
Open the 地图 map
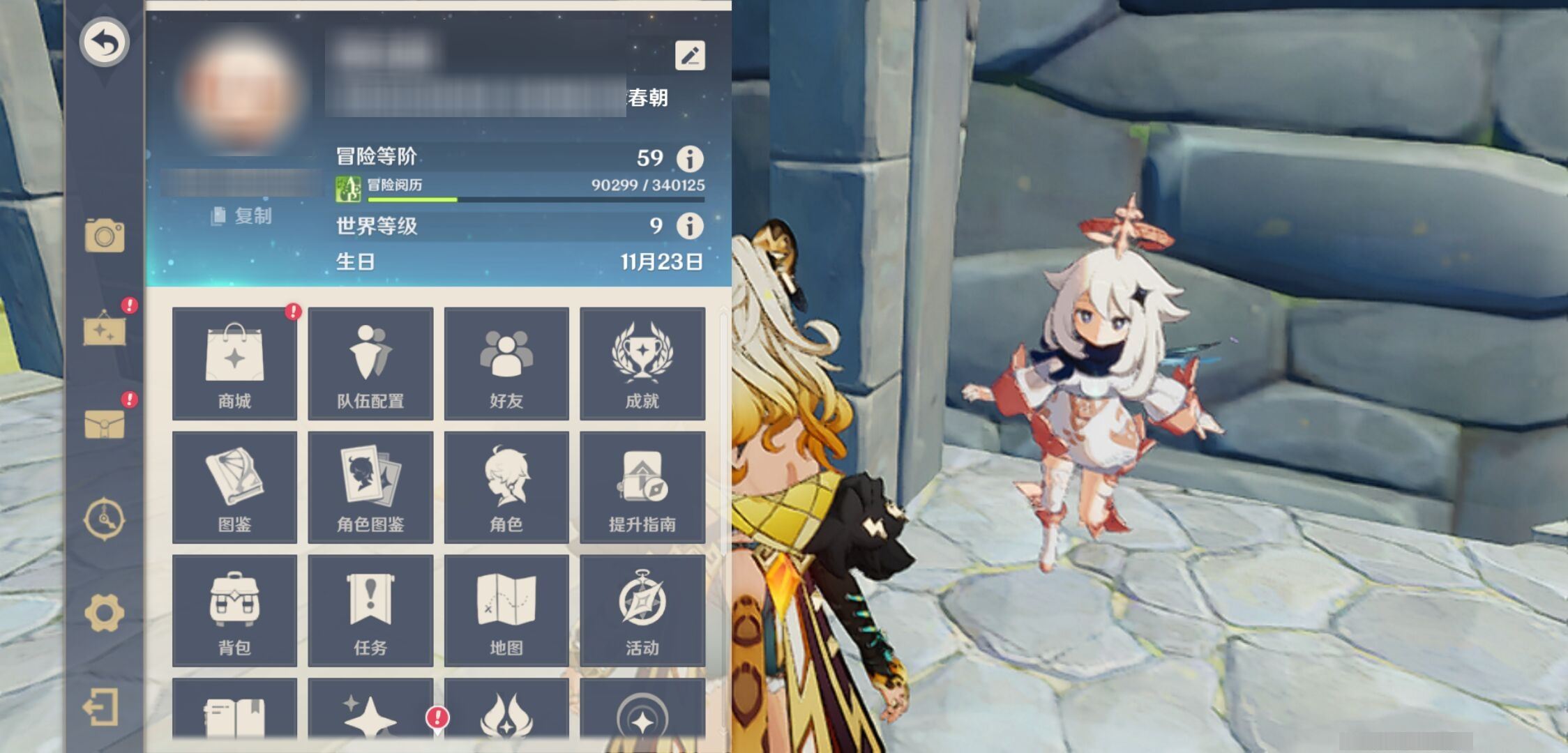[506, 610]
